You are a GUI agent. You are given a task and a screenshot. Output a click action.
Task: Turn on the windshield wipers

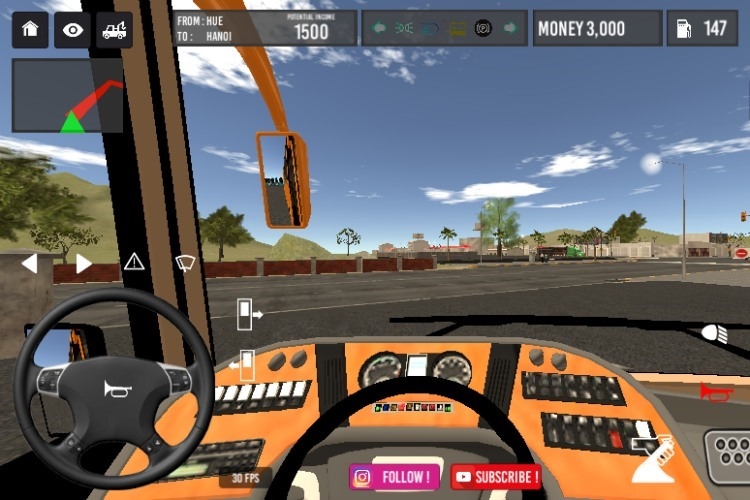coord(185,263)
